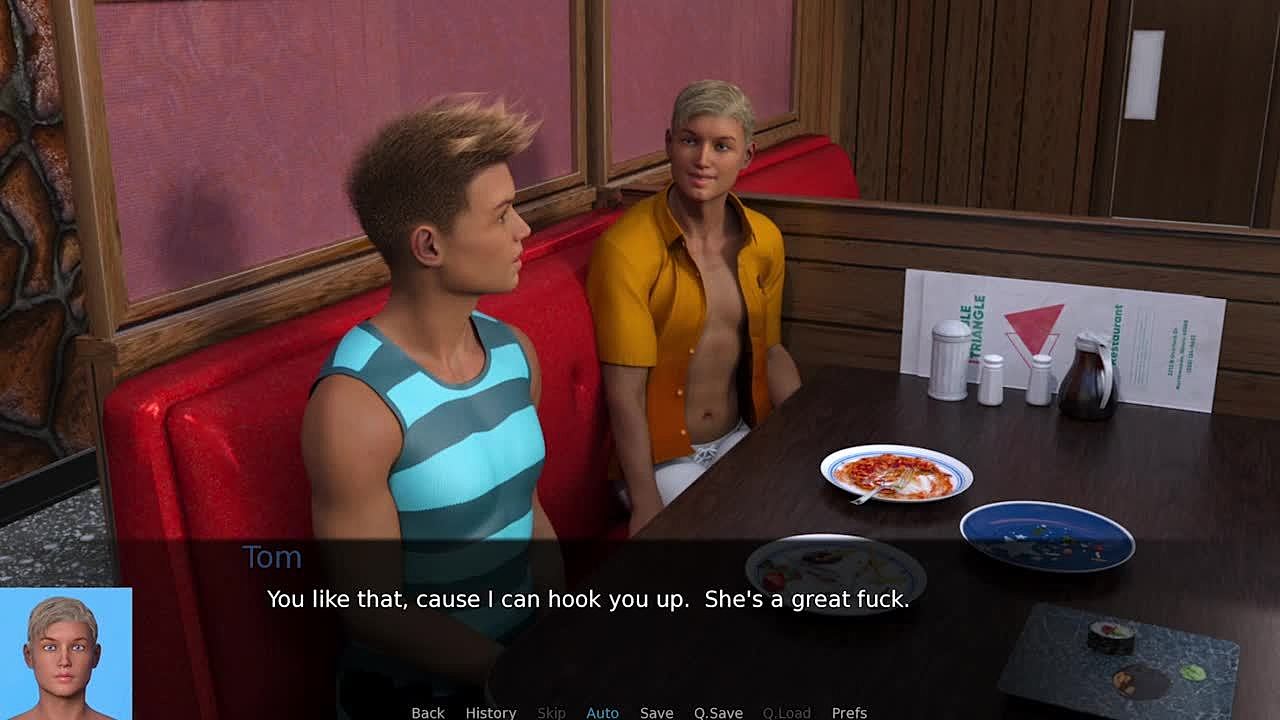Go Back to the previous line
Viewport: 1280px width, 720px height.
coord(428,712)
